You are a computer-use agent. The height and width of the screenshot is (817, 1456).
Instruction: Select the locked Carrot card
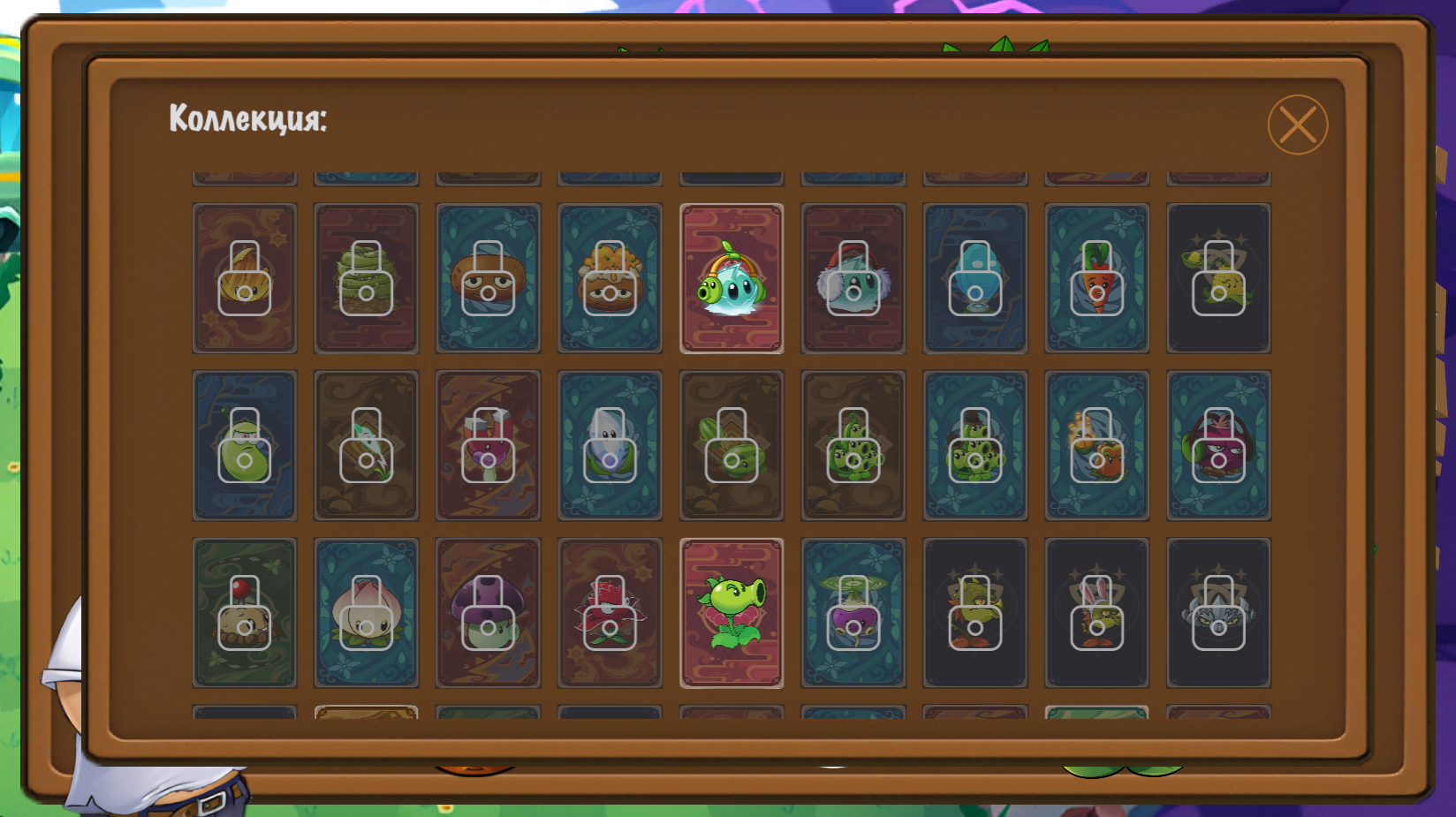point(1096,278)
